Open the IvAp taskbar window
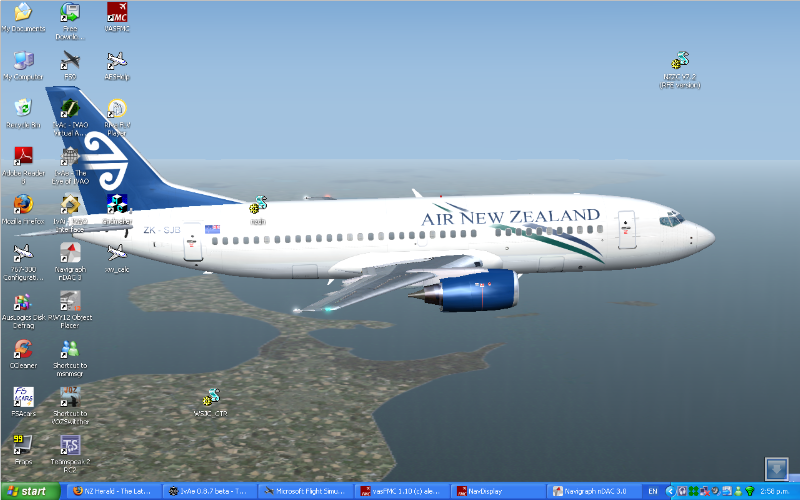The height and width of the screenshot is (500, 800). tap(211, 491)
